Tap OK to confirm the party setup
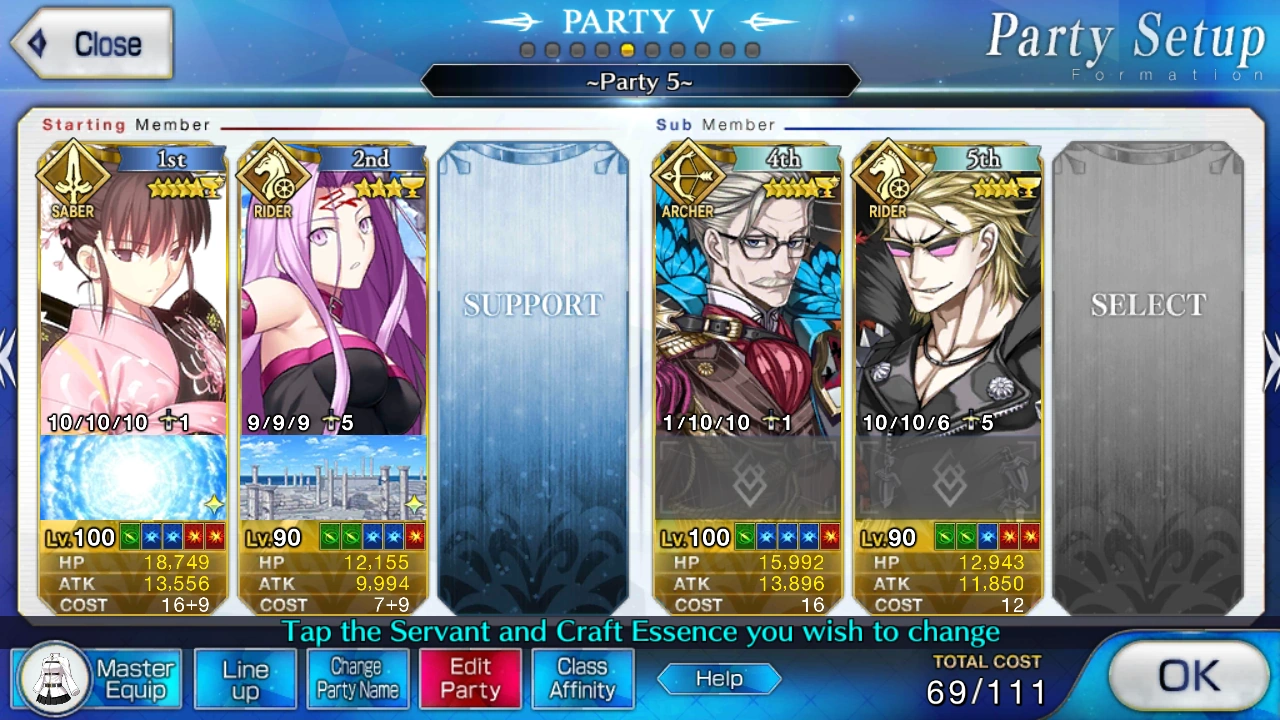Screen dimensions: 1280x720 tap(1189, 676)
